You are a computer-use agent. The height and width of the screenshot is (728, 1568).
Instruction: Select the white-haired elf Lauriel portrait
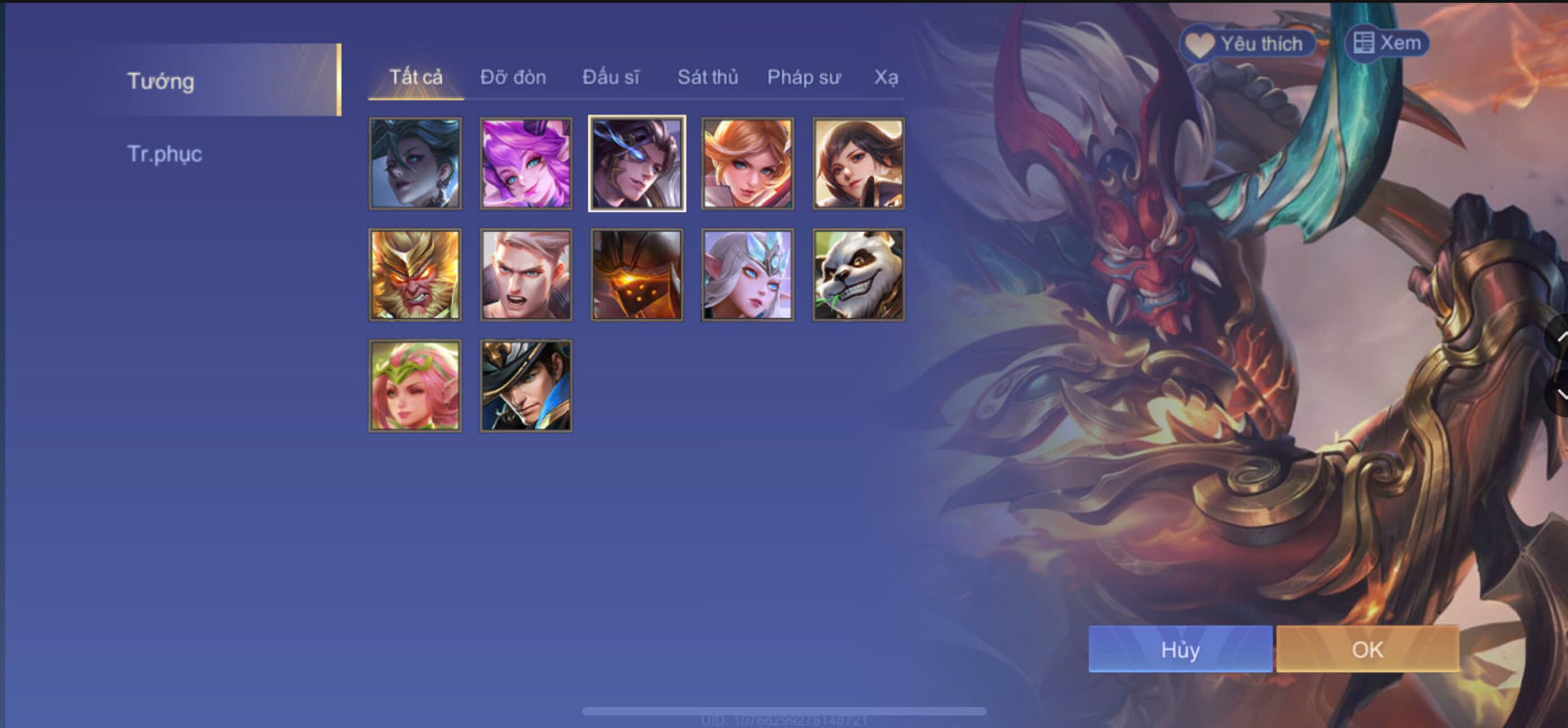coord(747,274)
